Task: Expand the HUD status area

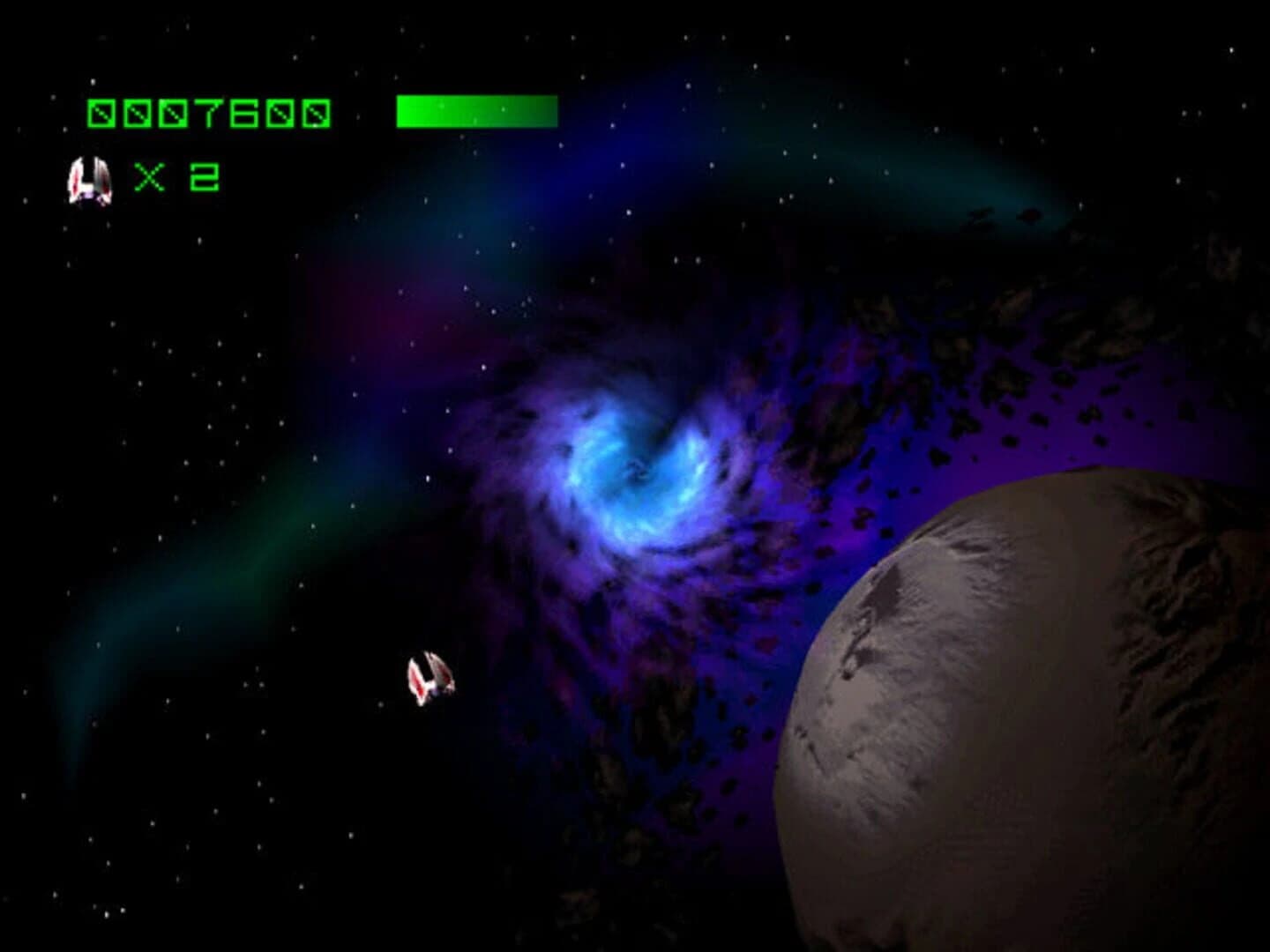Action: point(309,141)
